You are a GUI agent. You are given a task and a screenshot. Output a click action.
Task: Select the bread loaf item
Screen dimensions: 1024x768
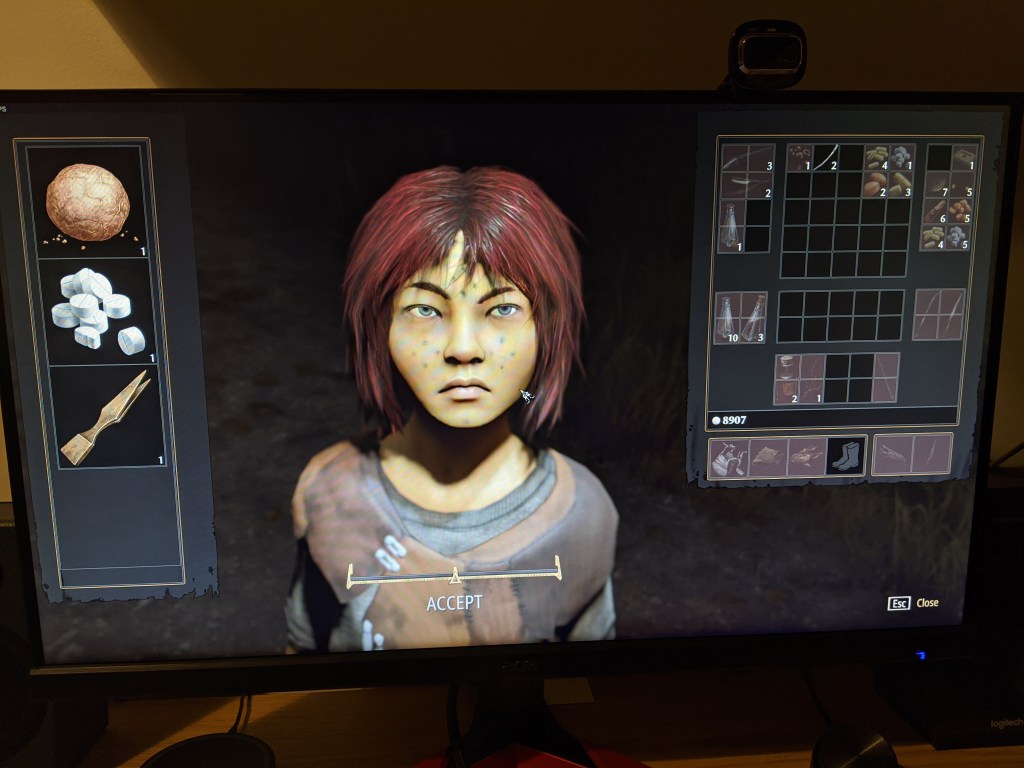pos(88,203)
